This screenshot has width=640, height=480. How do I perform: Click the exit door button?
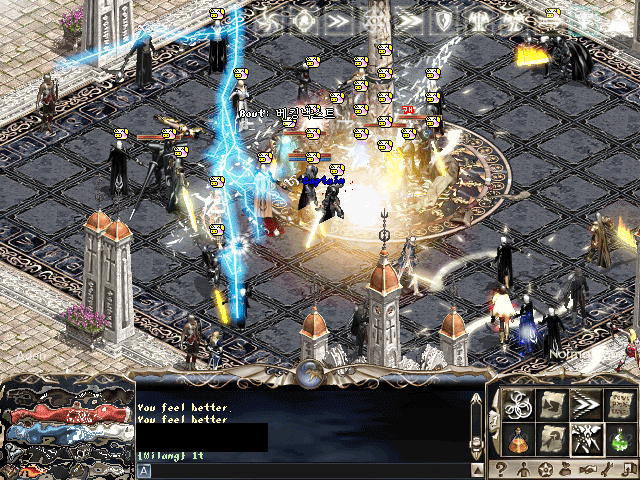[x=629, y=469]
